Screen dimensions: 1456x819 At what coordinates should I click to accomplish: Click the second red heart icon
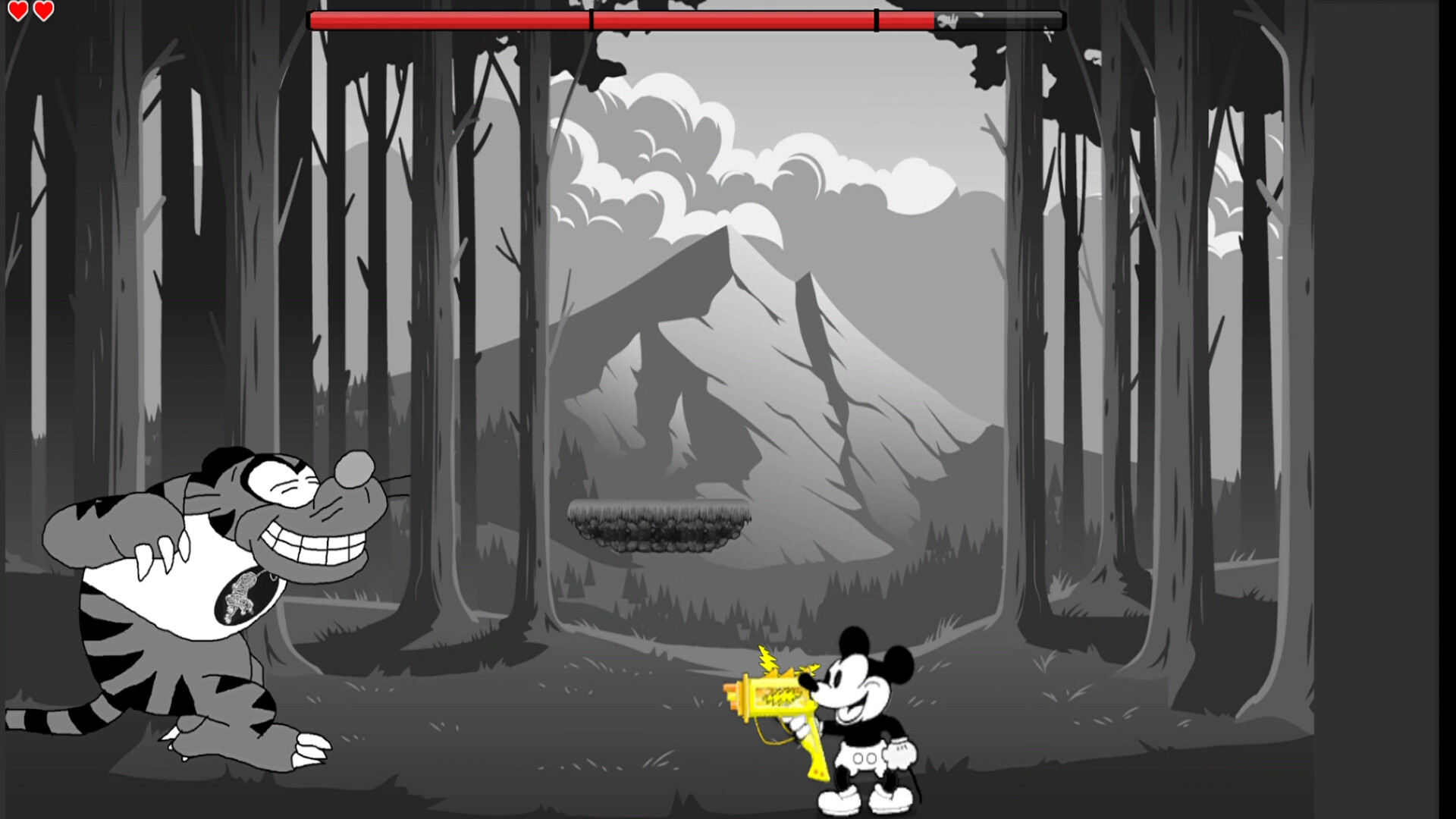(44, 11)
